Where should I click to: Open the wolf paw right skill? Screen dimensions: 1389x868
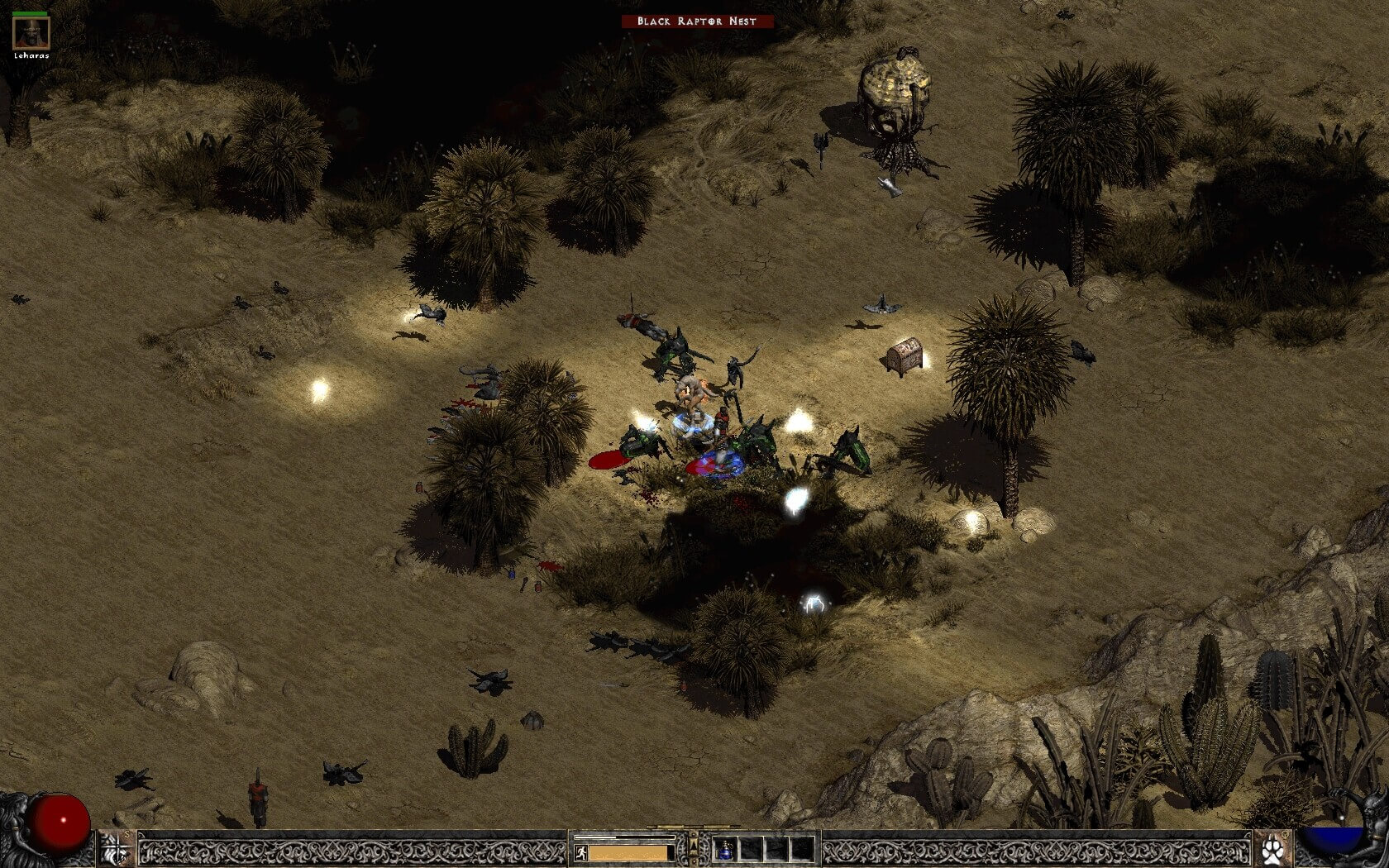coord(1272,849)
